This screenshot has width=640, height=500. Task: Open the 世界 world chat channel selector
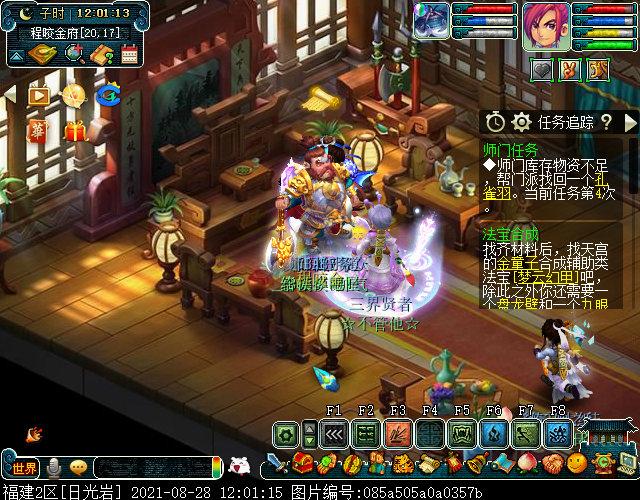point(25,468)
